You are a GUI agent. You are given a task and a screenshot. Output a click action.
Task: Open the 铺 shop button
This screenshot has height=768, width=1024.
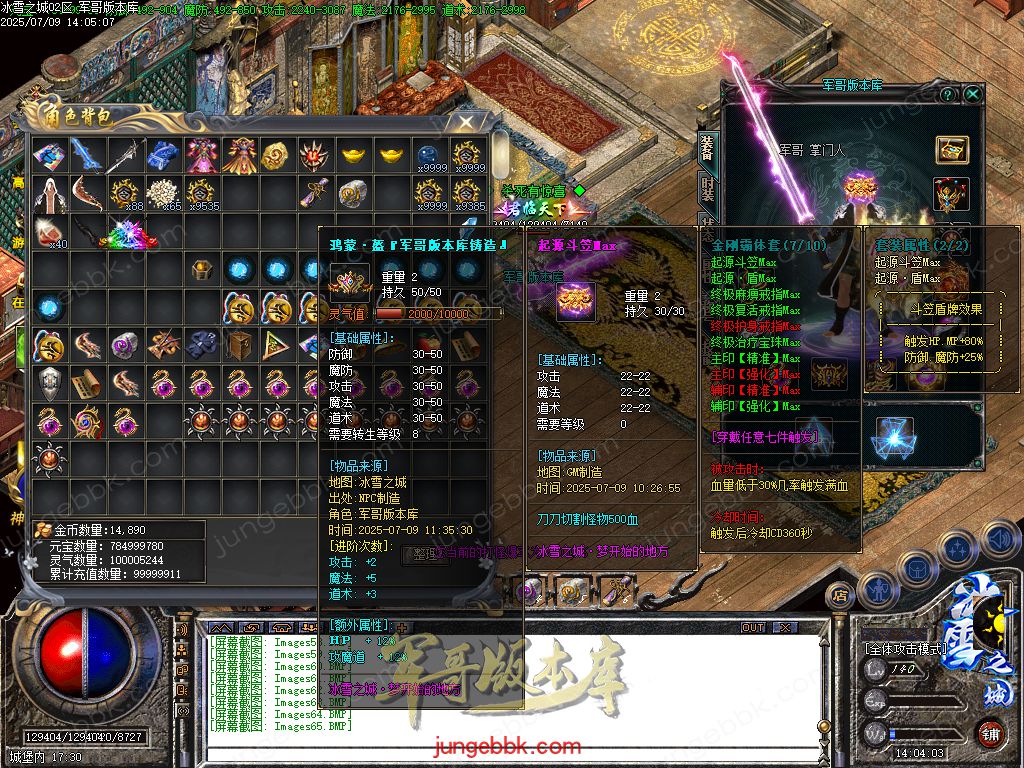coord(989,731)
